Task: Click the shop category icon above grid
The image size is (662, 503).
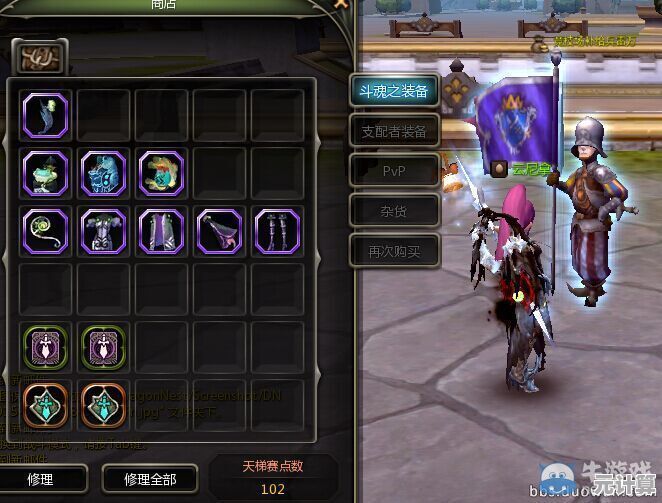Action: point(39,56)
